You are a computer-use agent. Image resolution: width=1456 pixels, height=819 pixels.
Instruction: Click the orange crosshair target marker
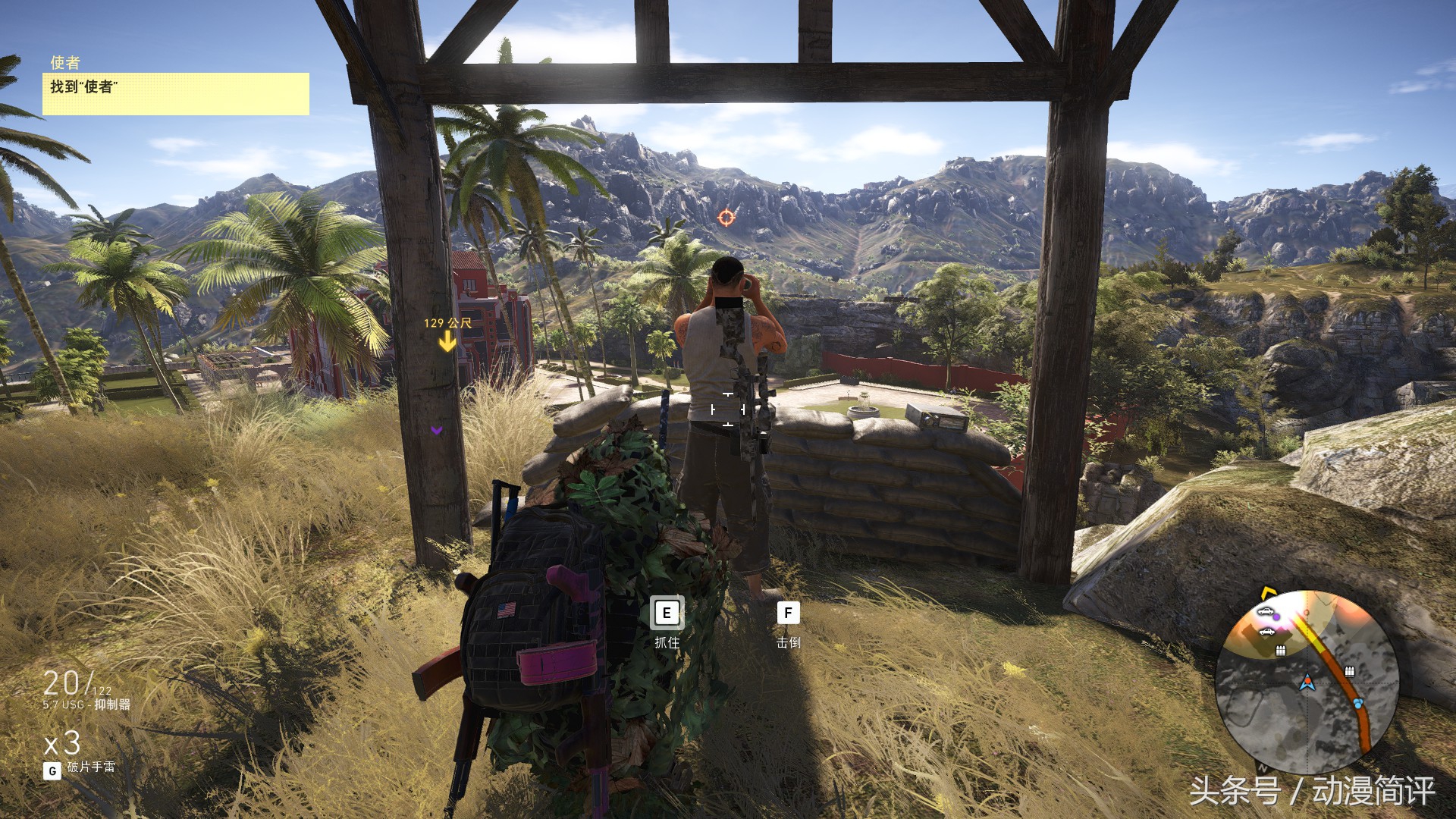[x=726, y=218]
